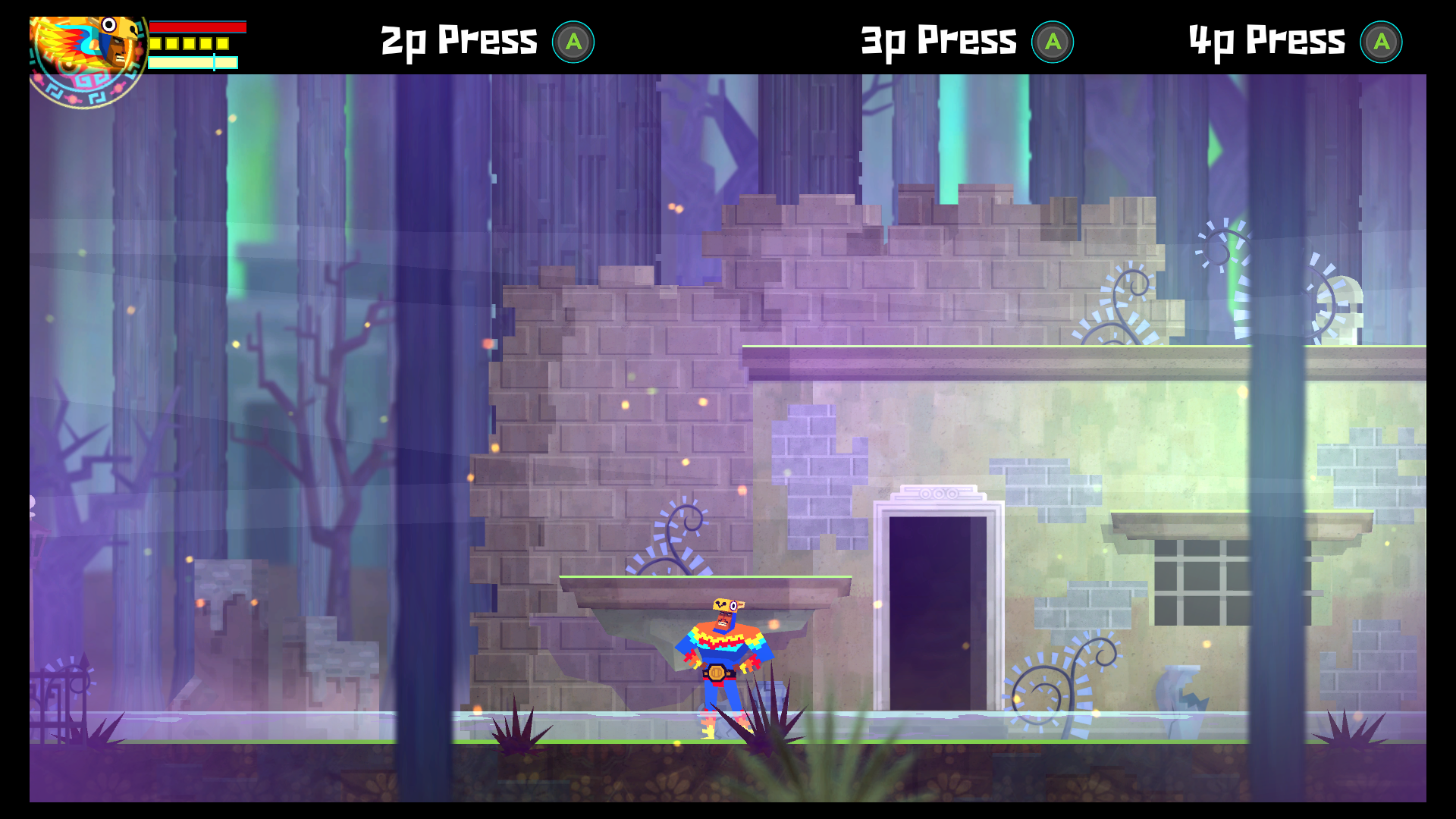Click the 2p Press header section
The height and width of the screenshot is (819, 1456).
[485, 42]
